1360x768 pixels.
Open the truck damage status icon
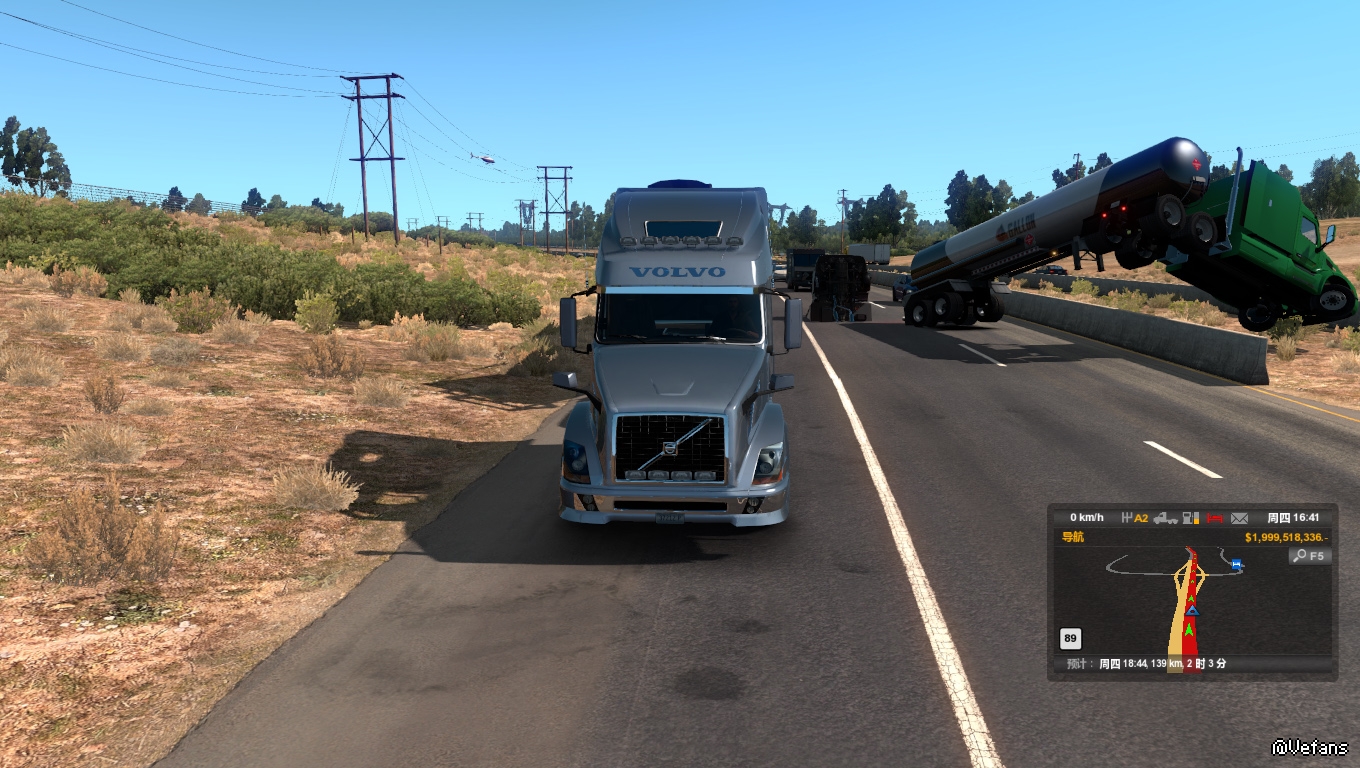pos(1165,518)
